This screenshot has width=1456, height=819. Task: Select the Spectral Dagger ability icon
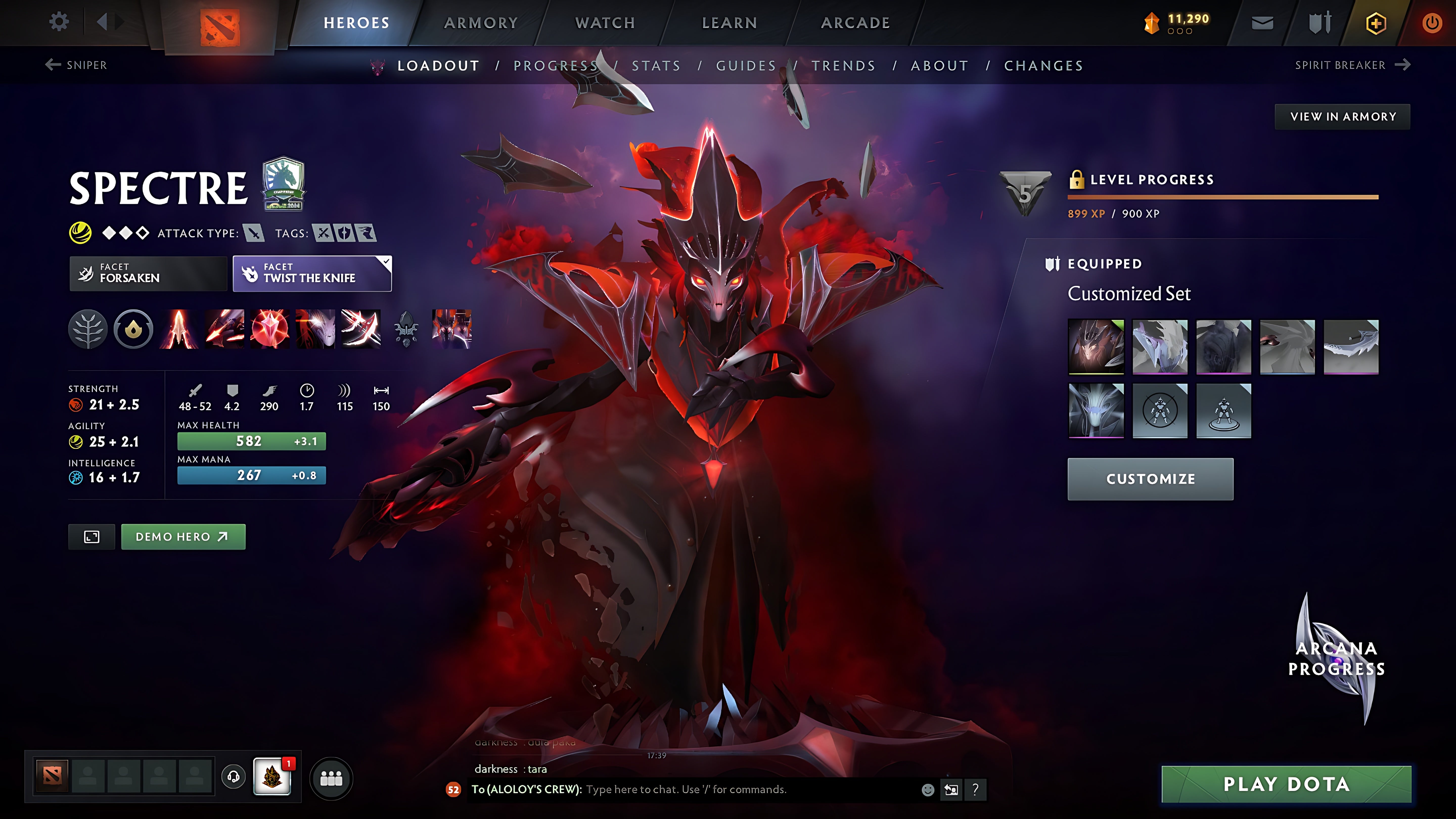pos(180,328)
